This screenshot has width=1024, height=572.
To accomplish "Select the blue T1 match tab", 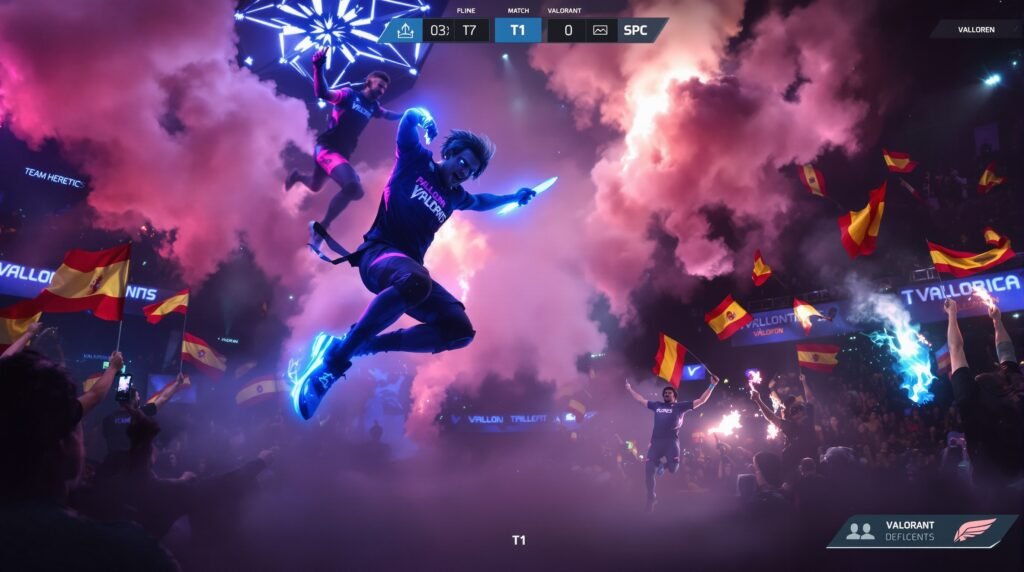I will (517, 30).
